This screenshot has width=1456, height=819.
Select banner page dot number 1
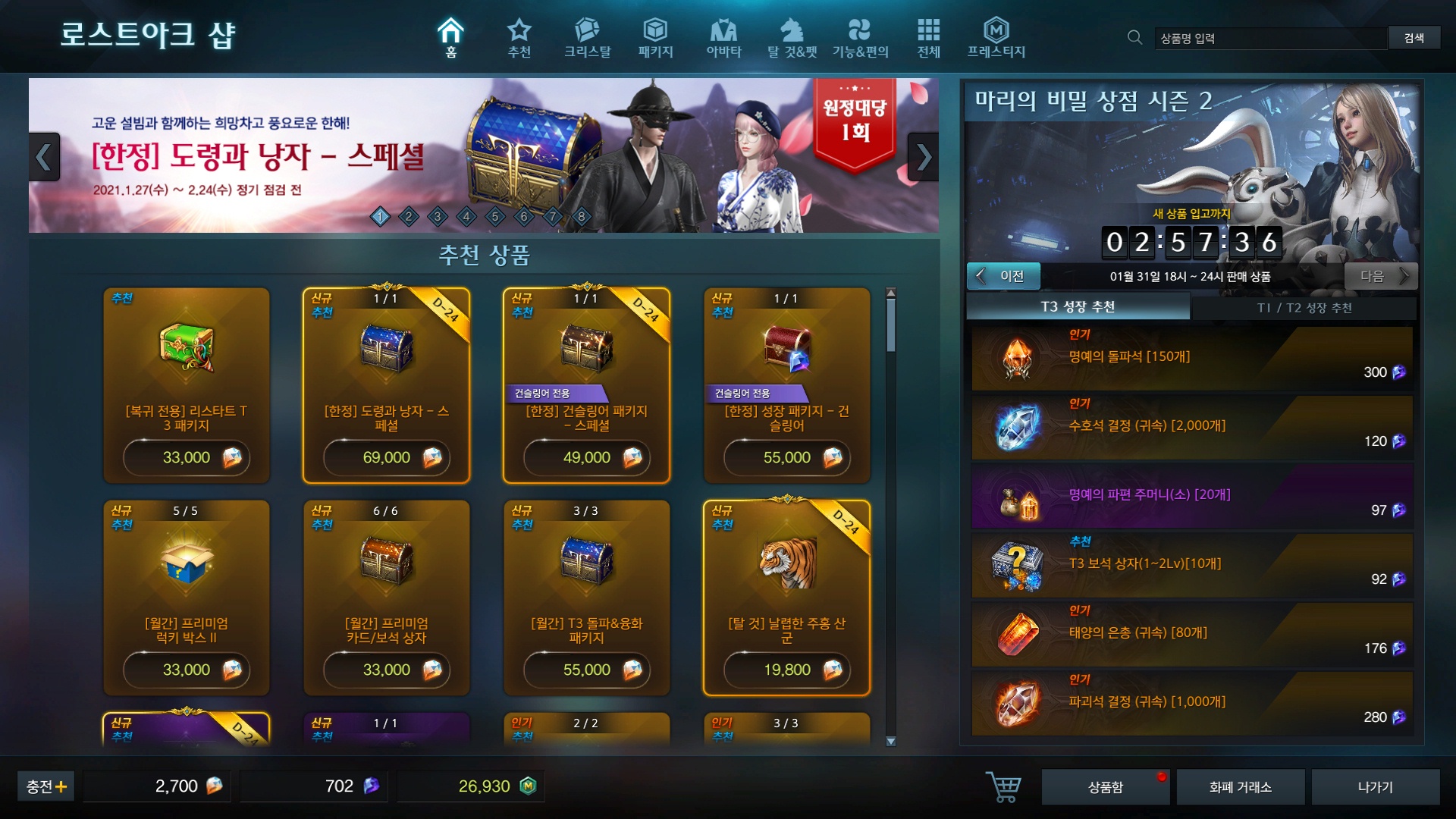380,216
